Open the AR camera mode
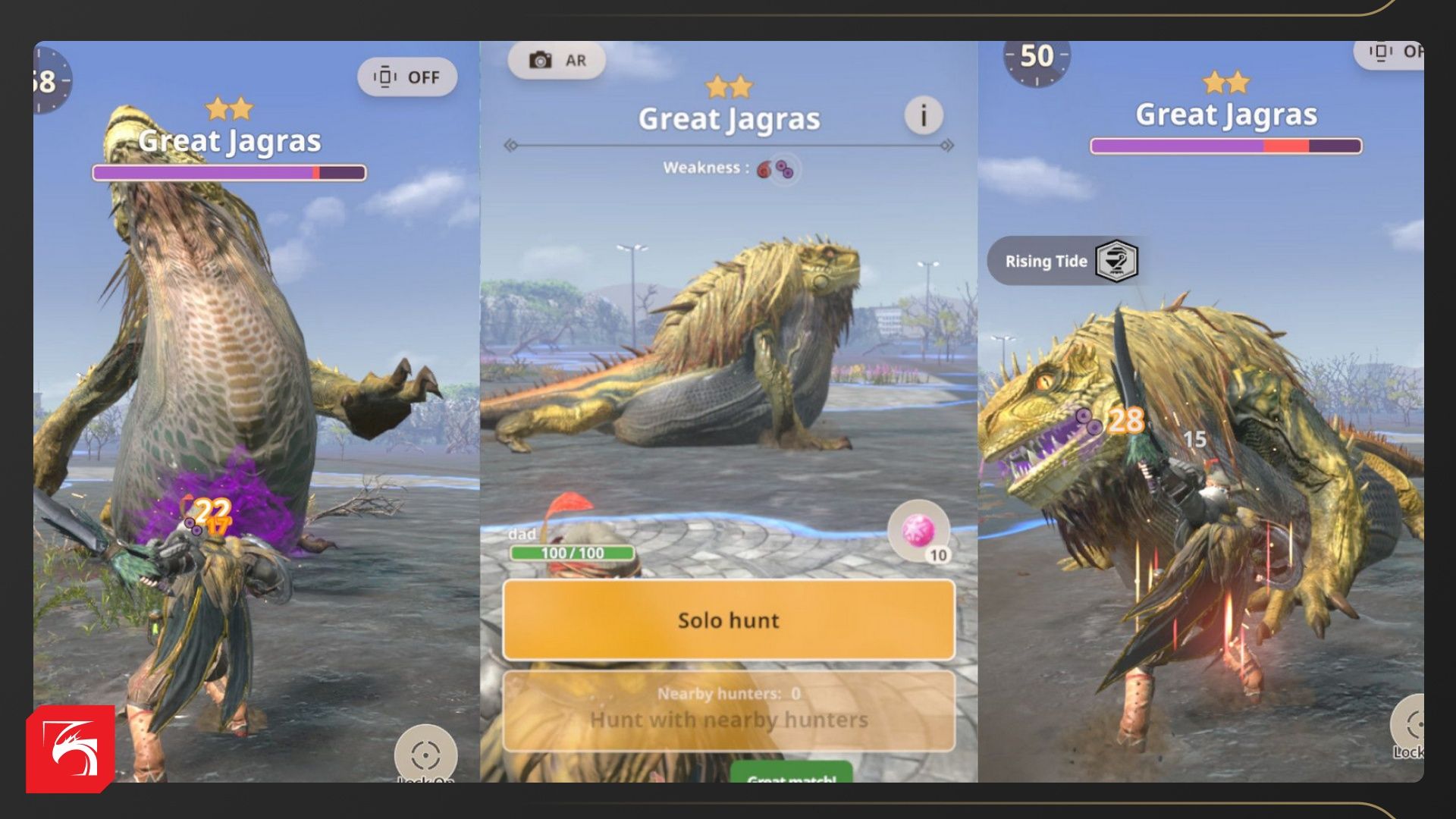Image resolution: width=1456 pixels, height=819 pixels. tap(557, 60)
